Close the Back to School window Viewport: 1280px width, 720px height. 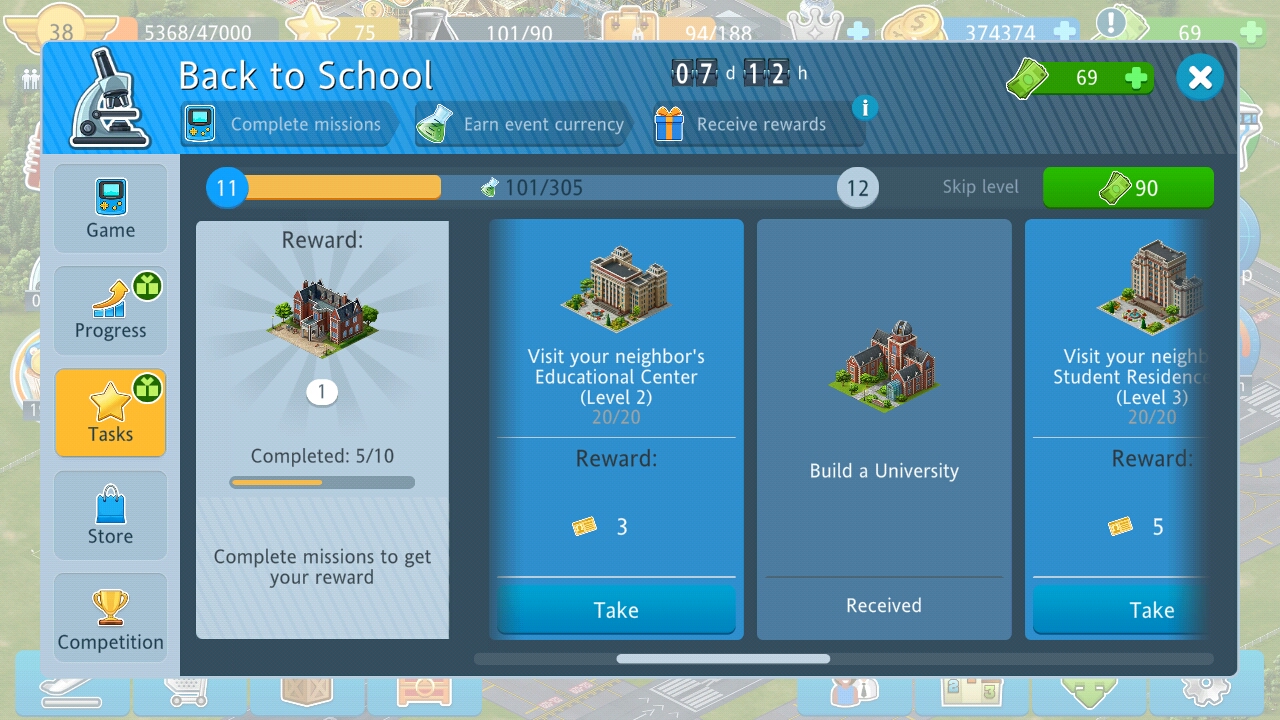click(1200, 78)
